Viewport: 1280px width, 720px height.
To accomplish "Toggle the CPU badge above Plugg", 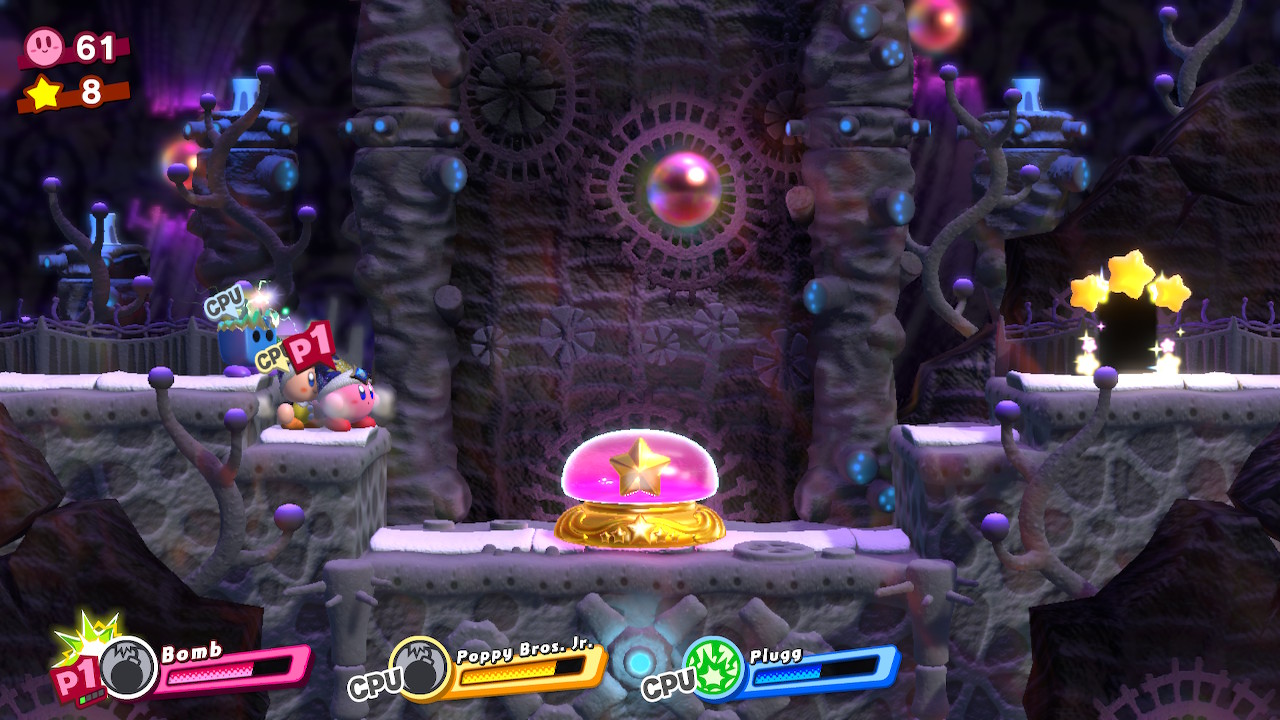I will tap(224, 299).
